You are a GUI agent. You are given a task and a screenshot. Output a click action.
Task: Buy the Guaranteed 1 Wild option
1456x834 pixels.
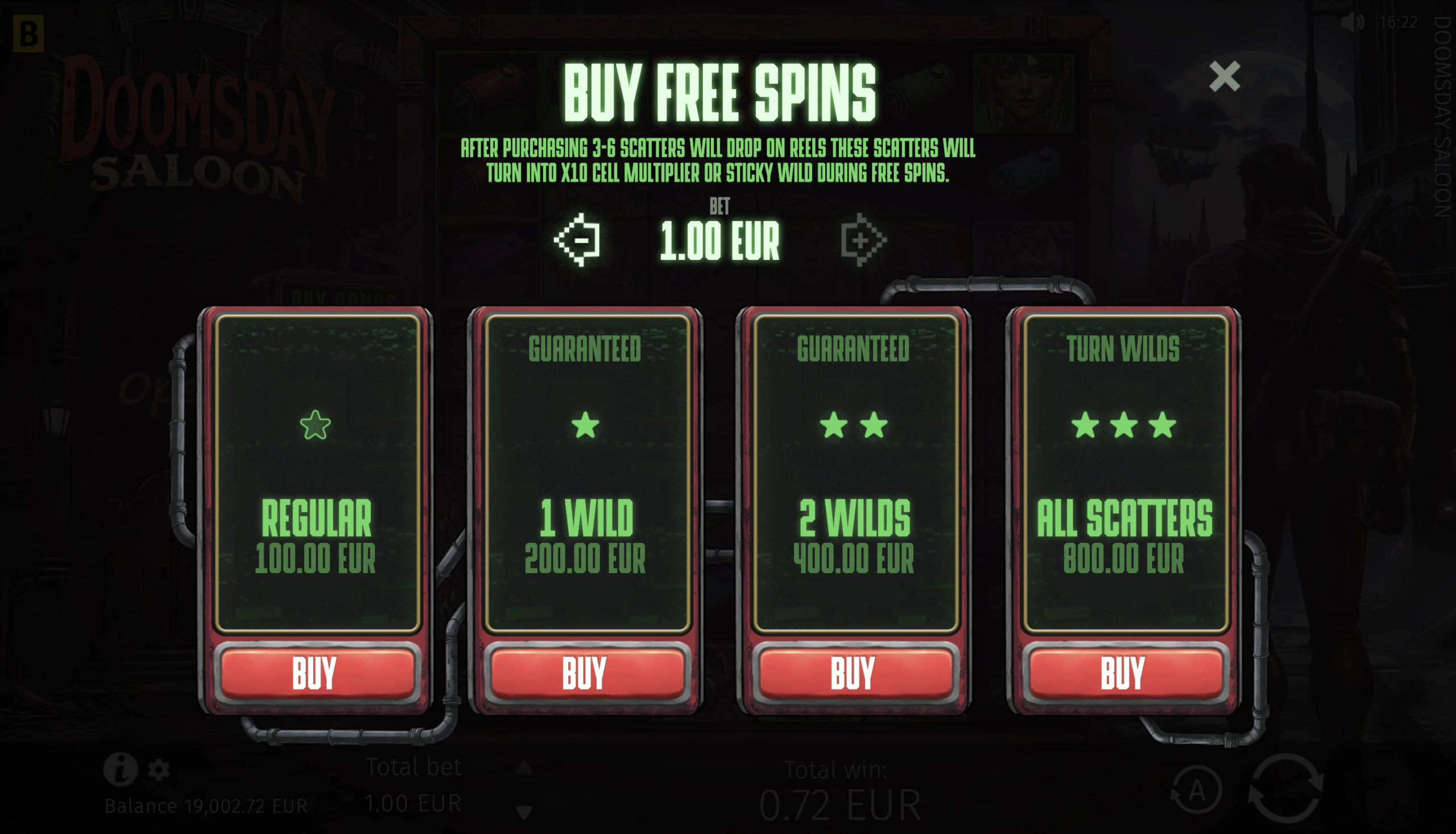586,673
